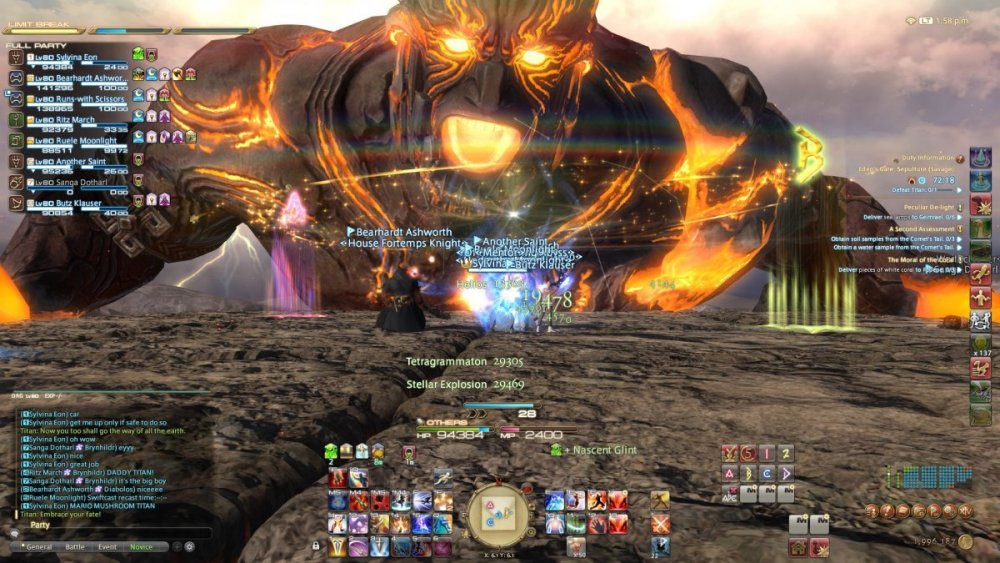Switch to the Novice chat tab
1000x563 pixels.
tap(141, 547)
